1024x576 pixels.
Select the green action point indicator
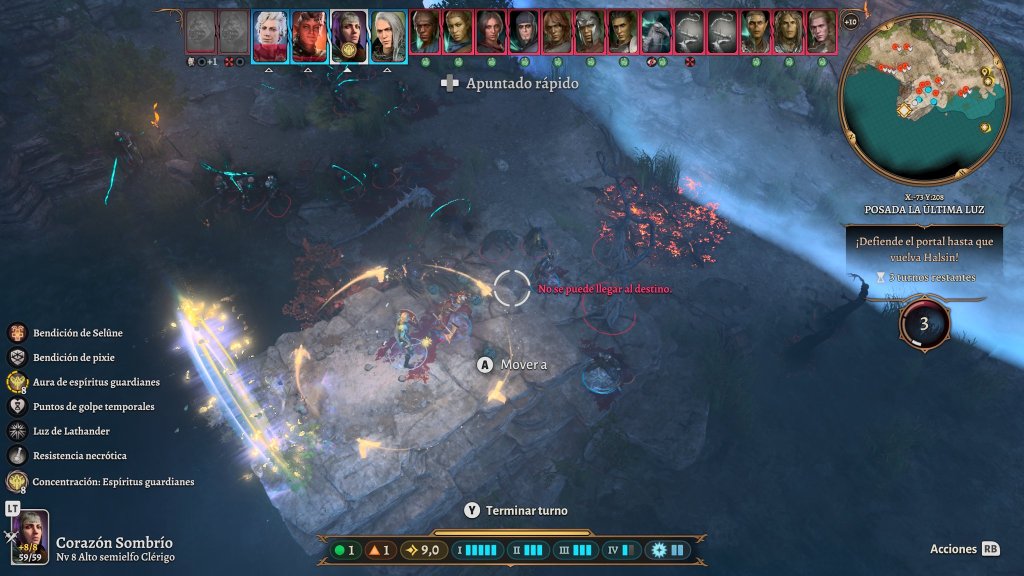[x=345, y=550]
